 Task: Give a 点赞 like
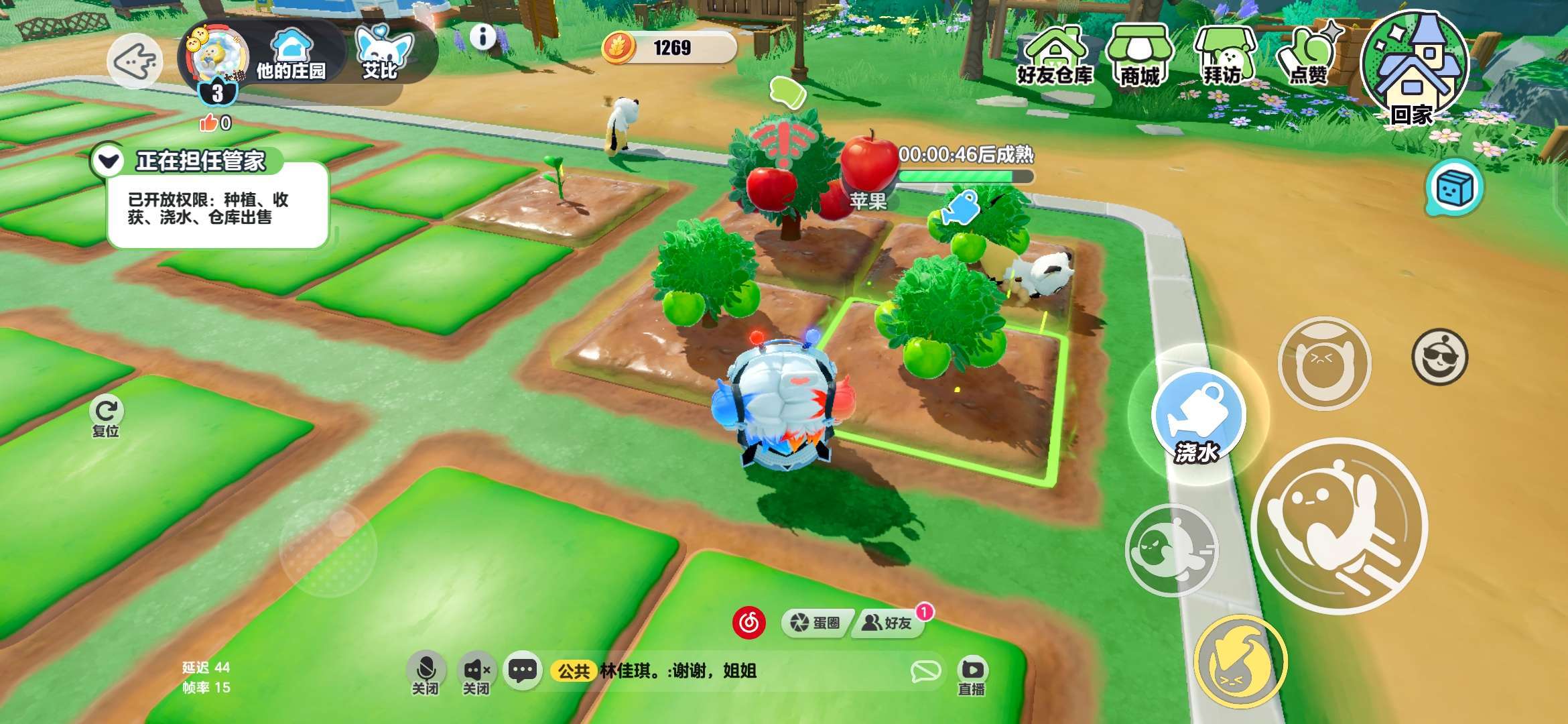pyautogui.click(x=1308, y=58)
